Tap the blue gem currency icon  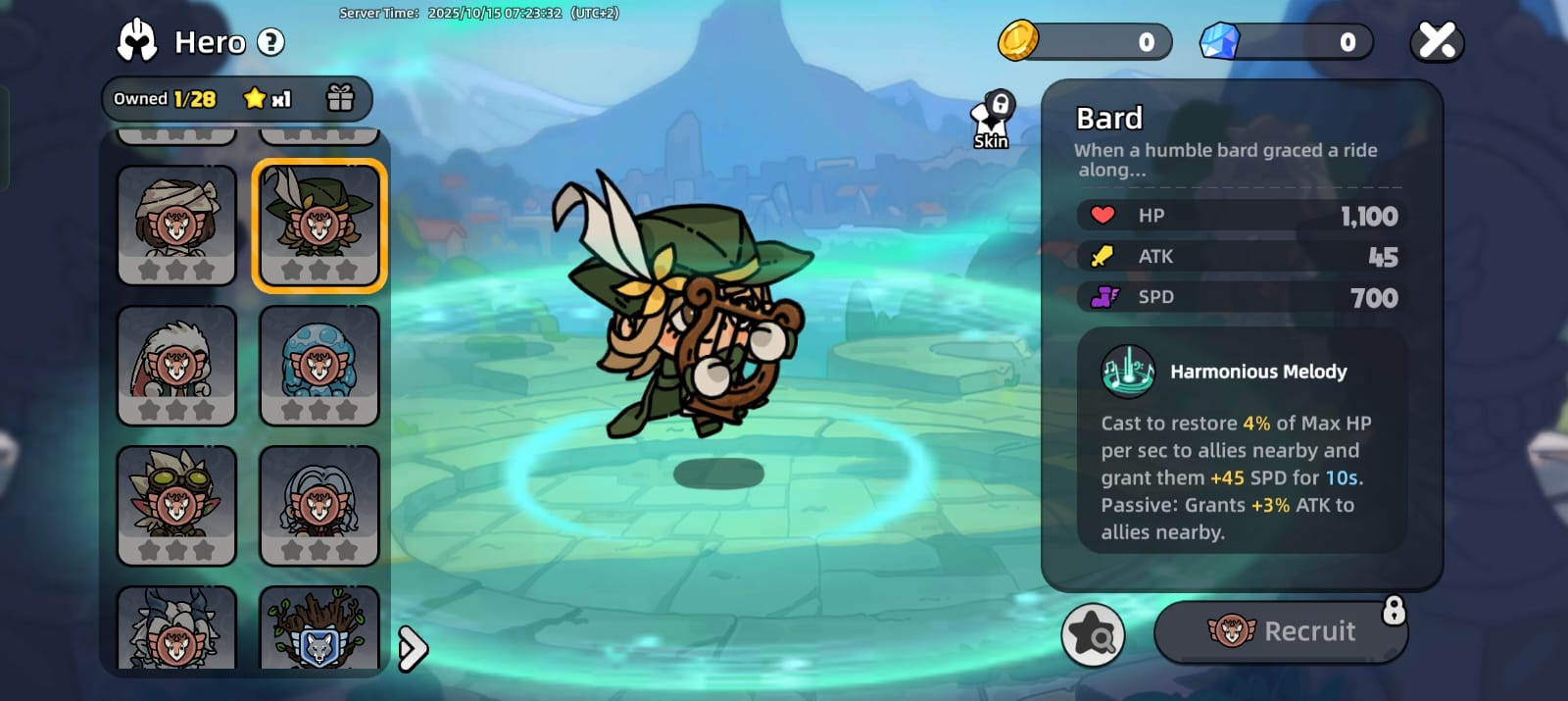1220,41
